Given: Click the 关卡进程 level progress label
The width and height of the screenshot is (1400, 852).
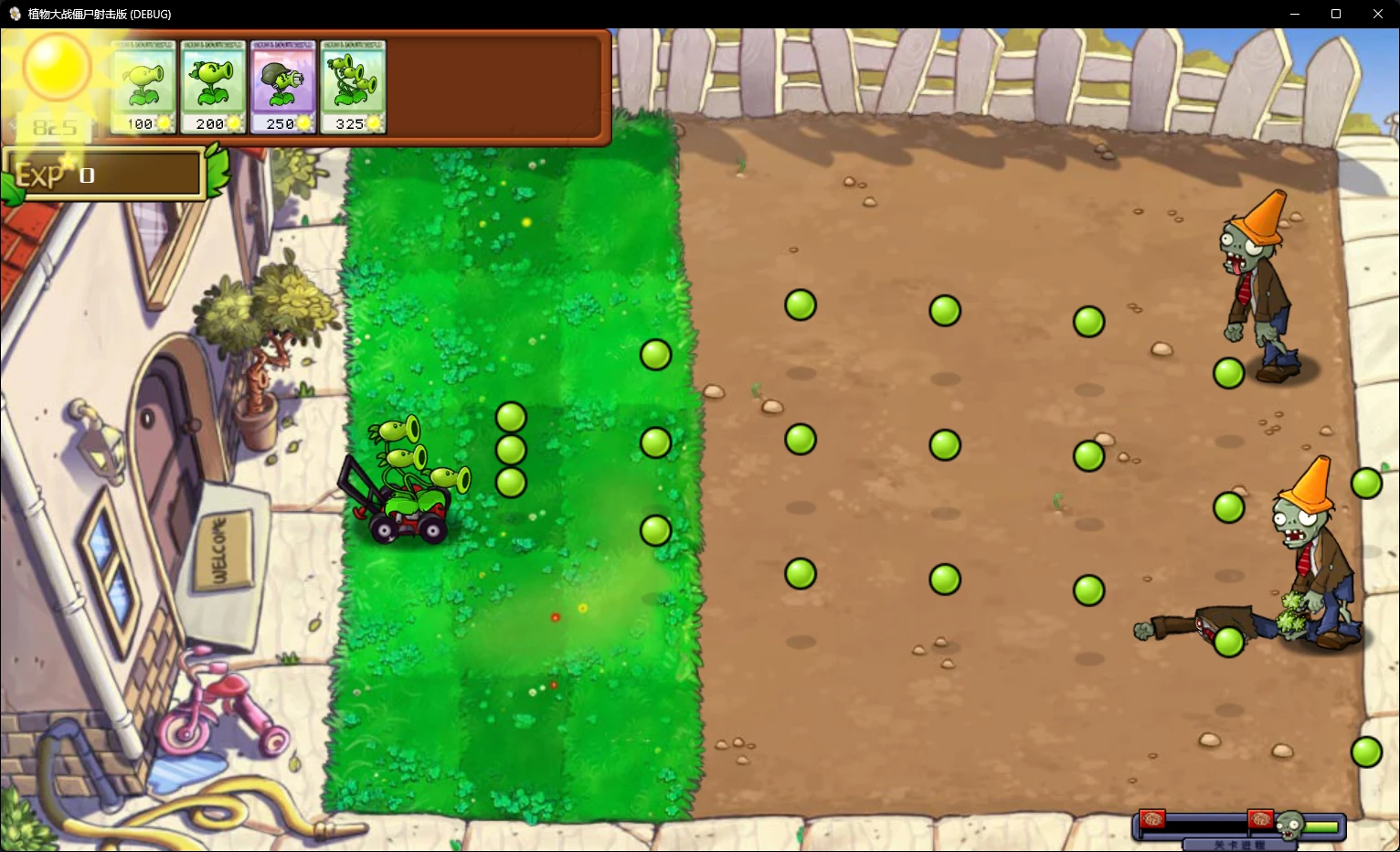Looking at the screenshot, I should tap(1241, 845).
